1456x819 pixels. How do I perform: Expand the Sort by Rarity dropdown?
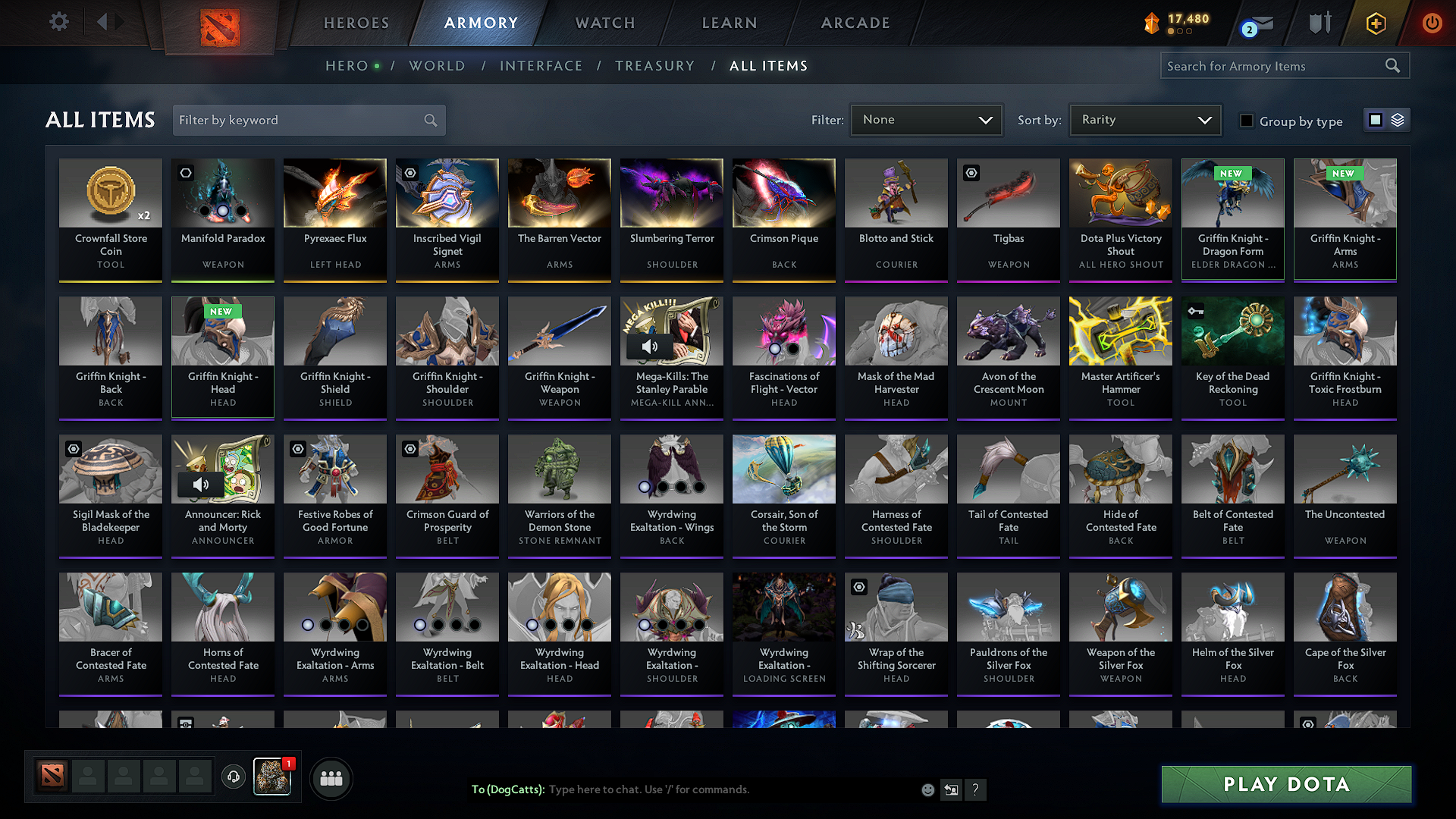pyautogui.click(x=1144, y=119)
